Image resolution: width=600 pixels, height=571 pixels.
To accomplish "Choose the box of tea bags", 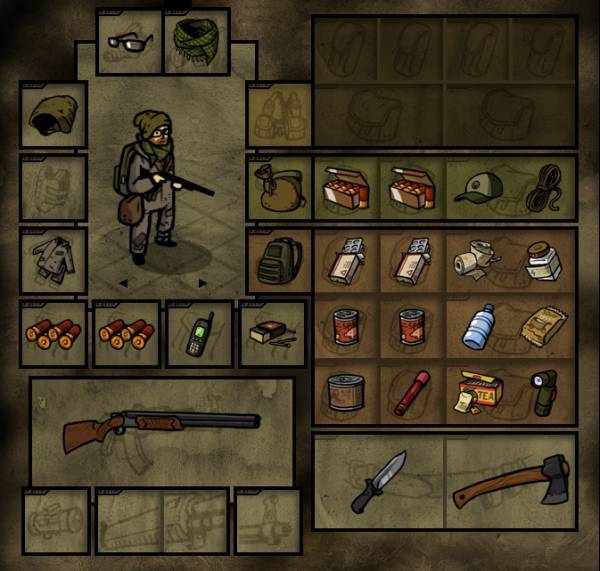I will click(x=478, y=391).
